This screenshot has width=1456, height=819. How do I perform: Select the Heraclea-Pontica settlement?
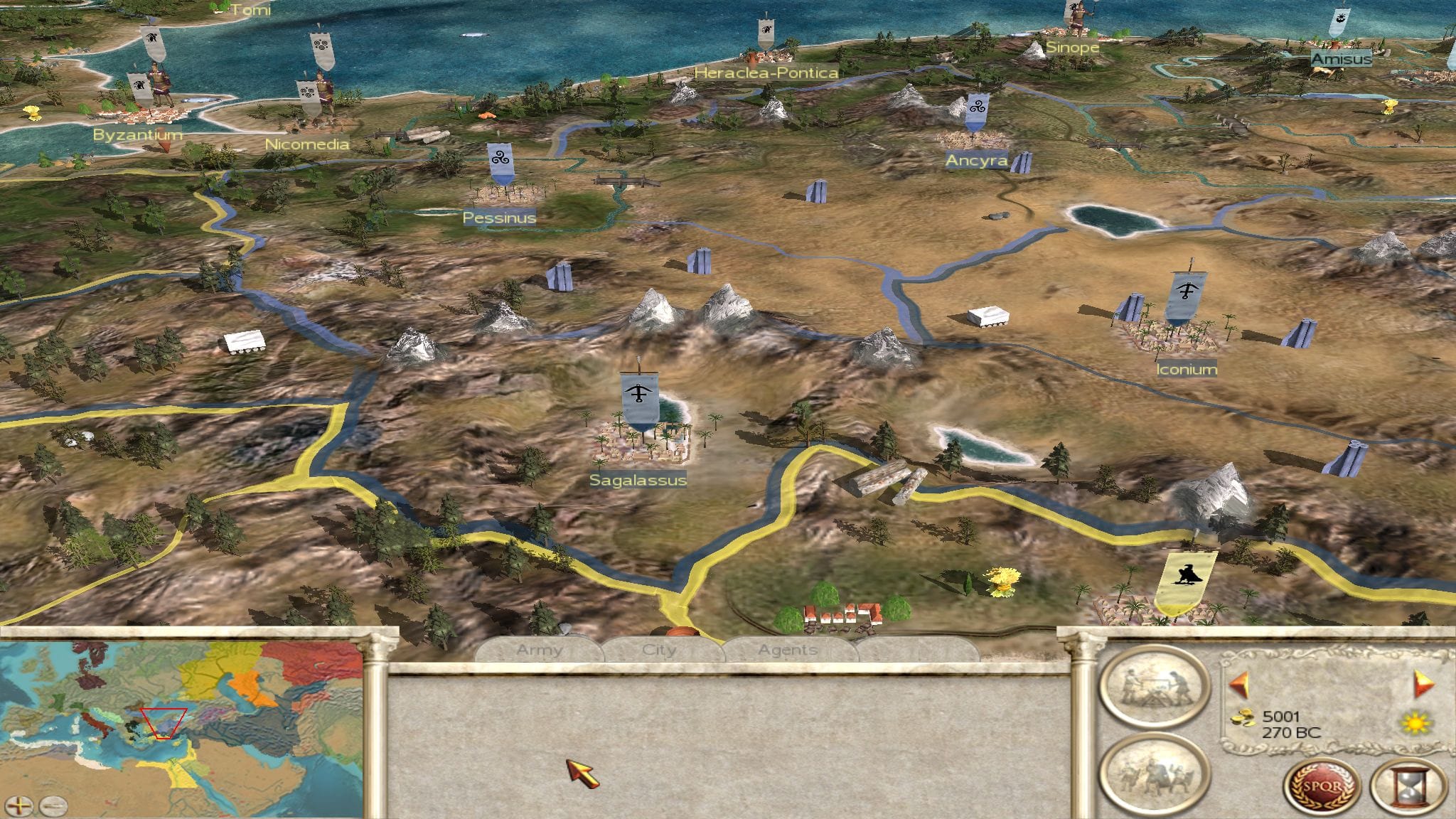pos(765,55)
